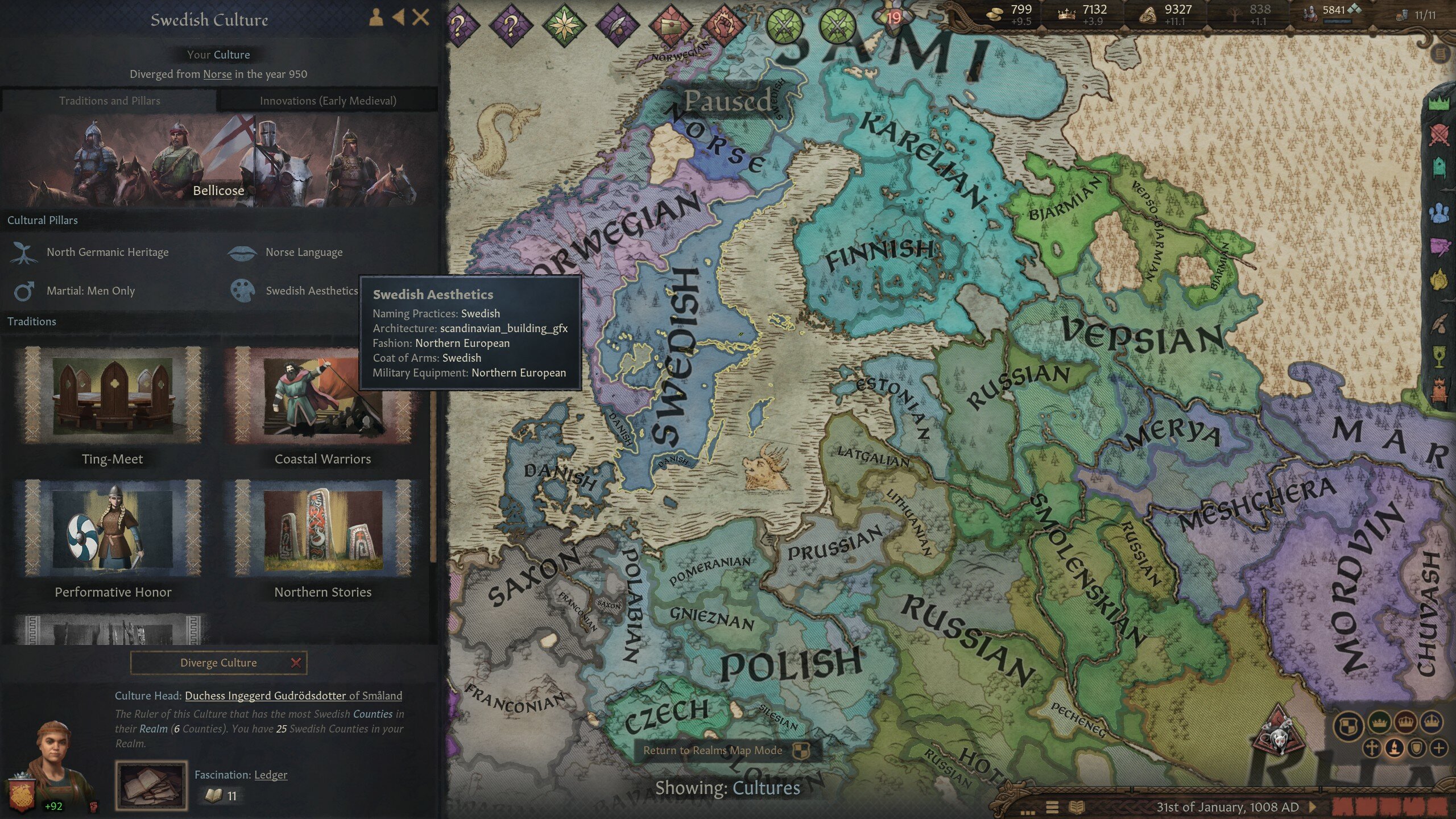
Task: Toggle the Kingdoms crown map lens
Action: coord(1406,723)
